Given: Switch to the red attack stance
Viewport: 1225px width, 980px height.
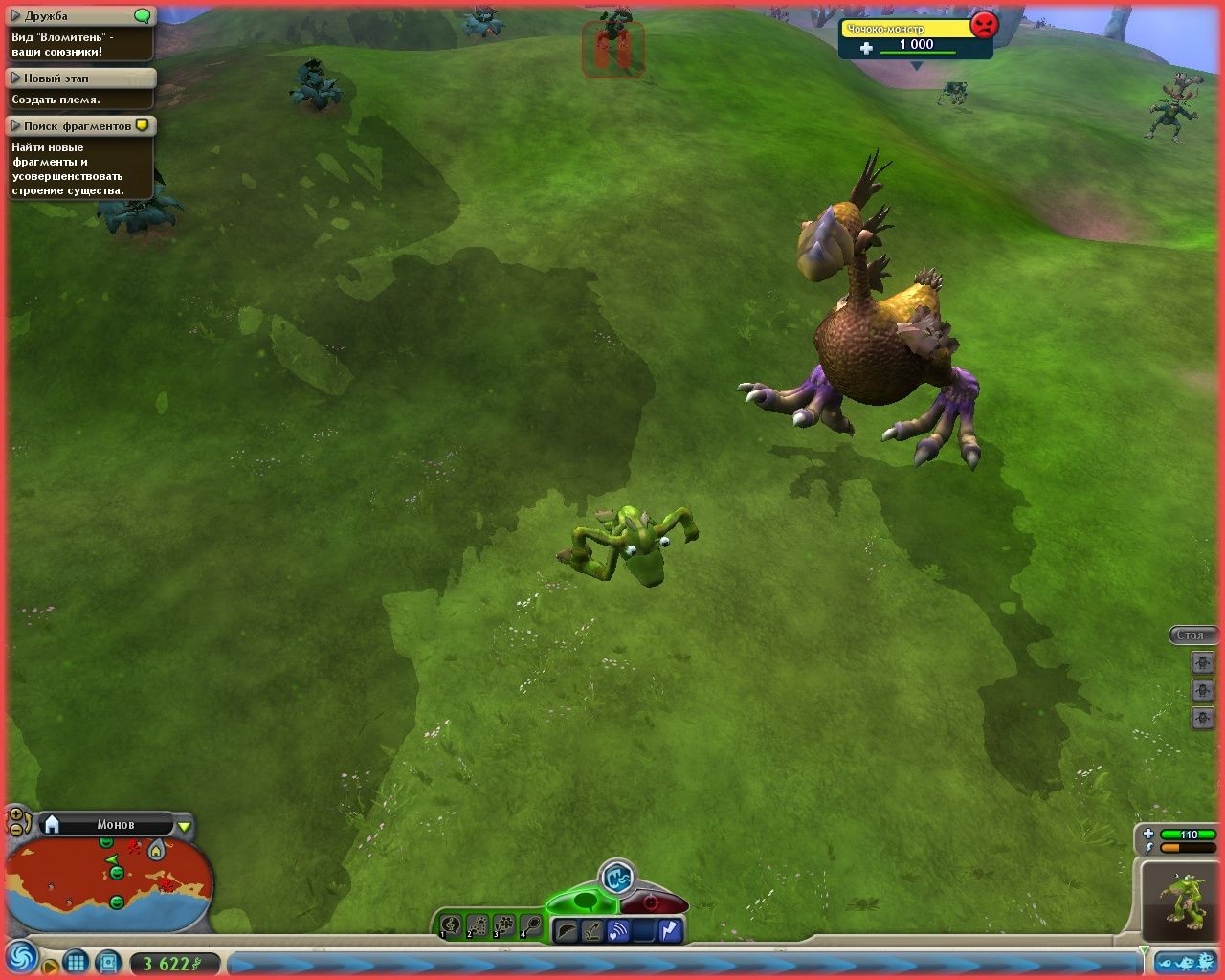Looking at the screenshot, I should (x=653, y=902).
